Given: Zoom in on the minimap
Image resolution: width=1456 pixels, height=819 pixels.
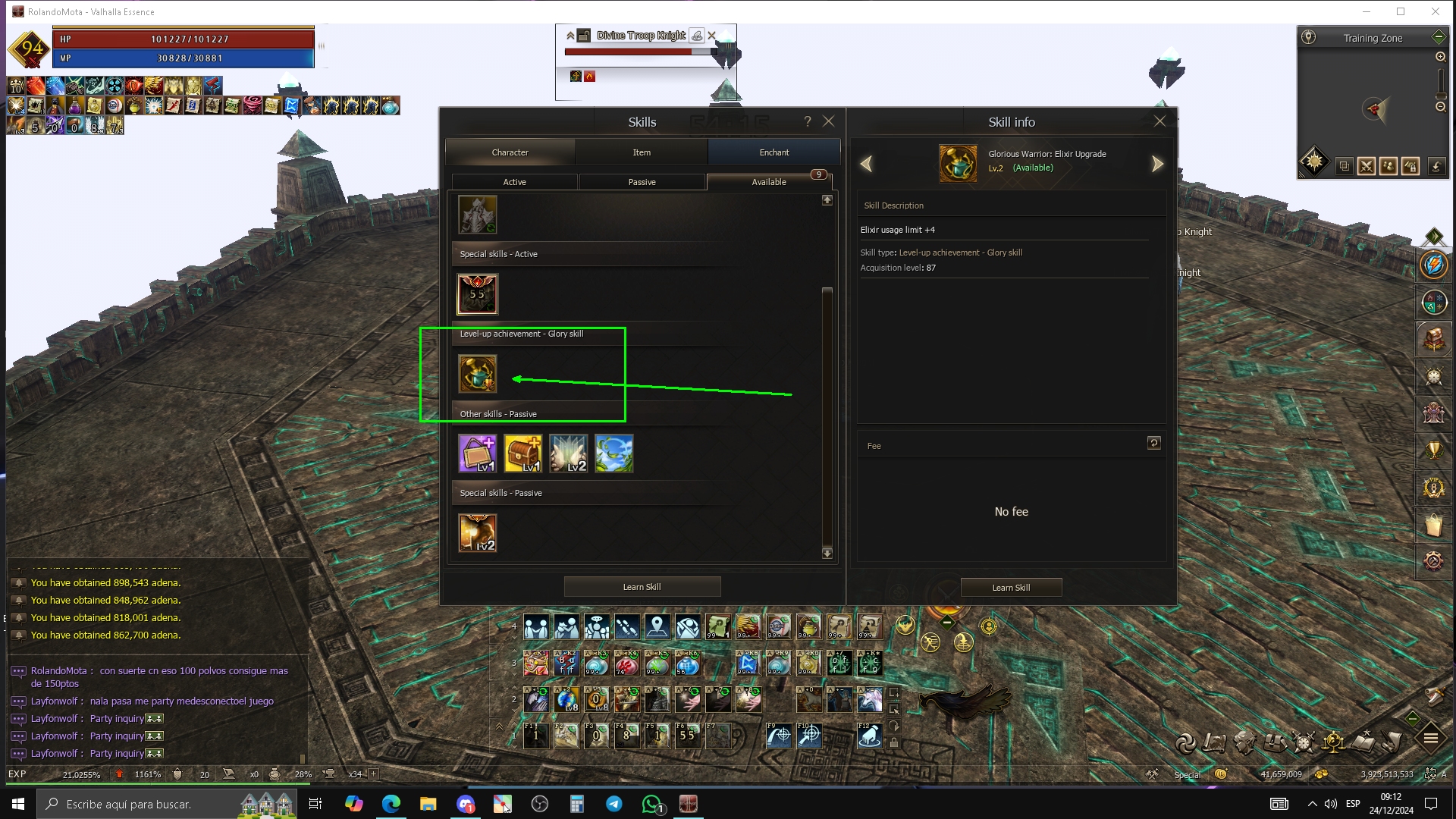Looking at the screenshot, I should pyautogui.click(x=1440, y=57).
